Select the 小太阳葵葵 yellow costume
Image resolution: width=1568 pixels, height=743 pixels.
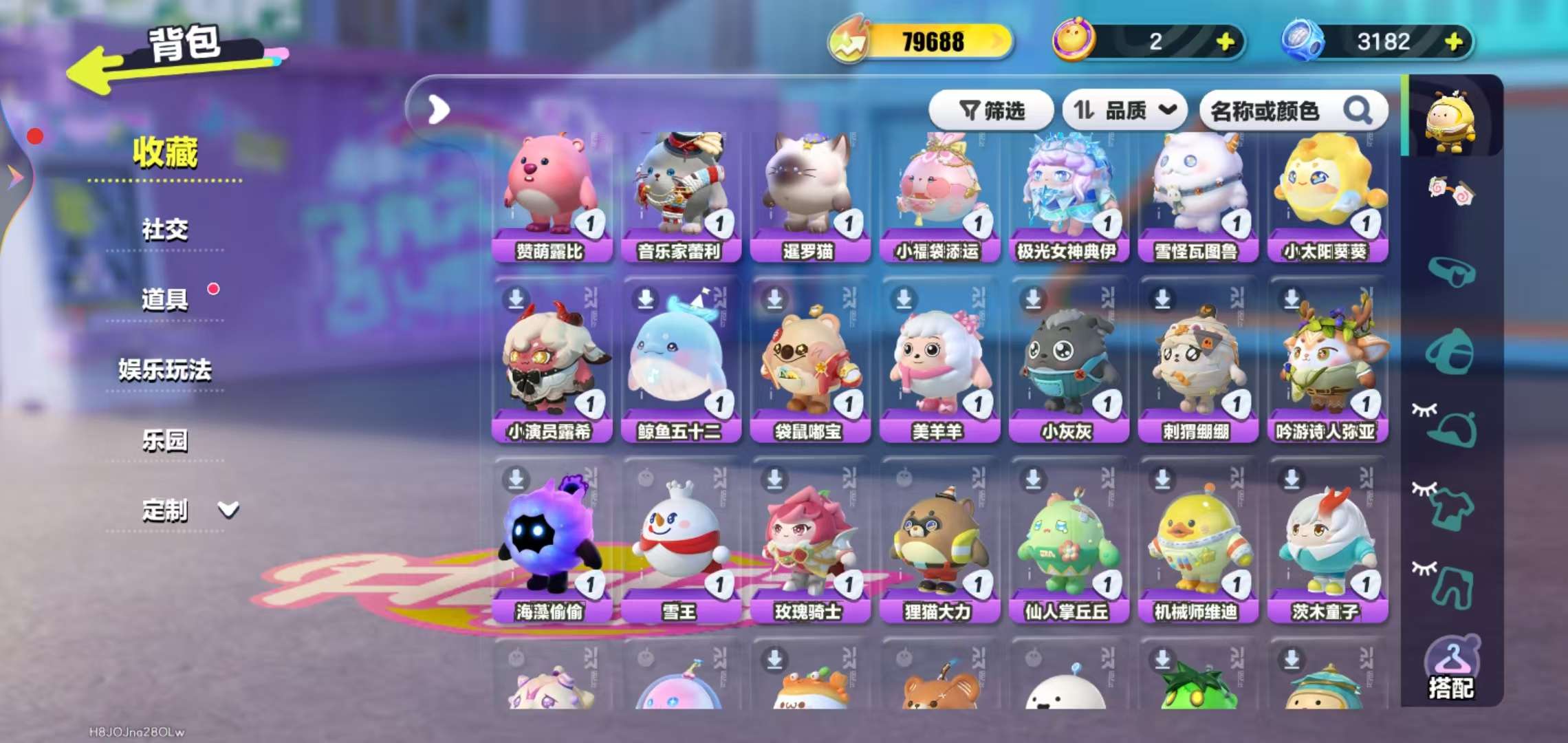click(1327, 196)
